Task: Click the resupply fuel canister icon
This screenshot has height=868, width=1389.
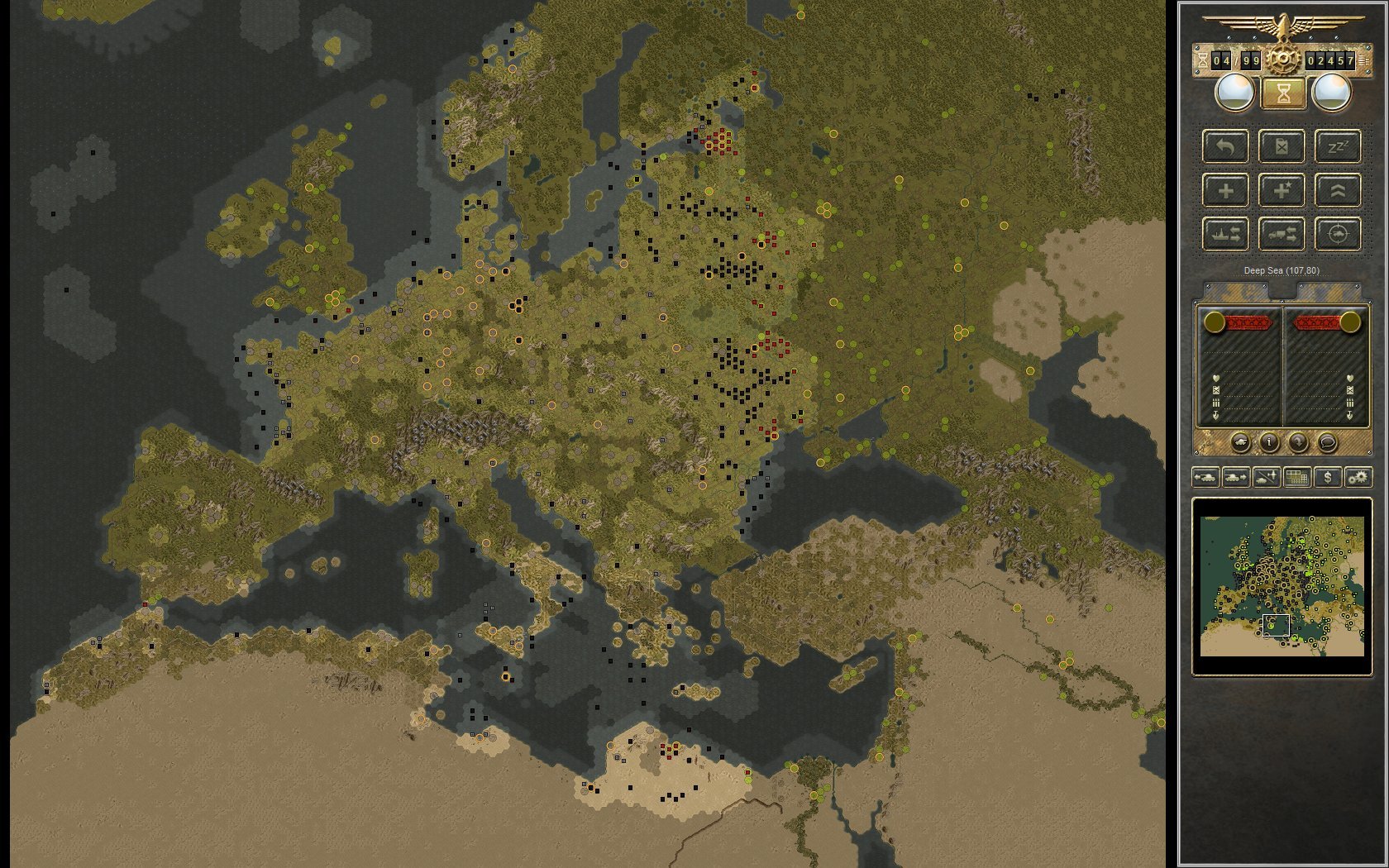Action: [x=1282, y=147]
